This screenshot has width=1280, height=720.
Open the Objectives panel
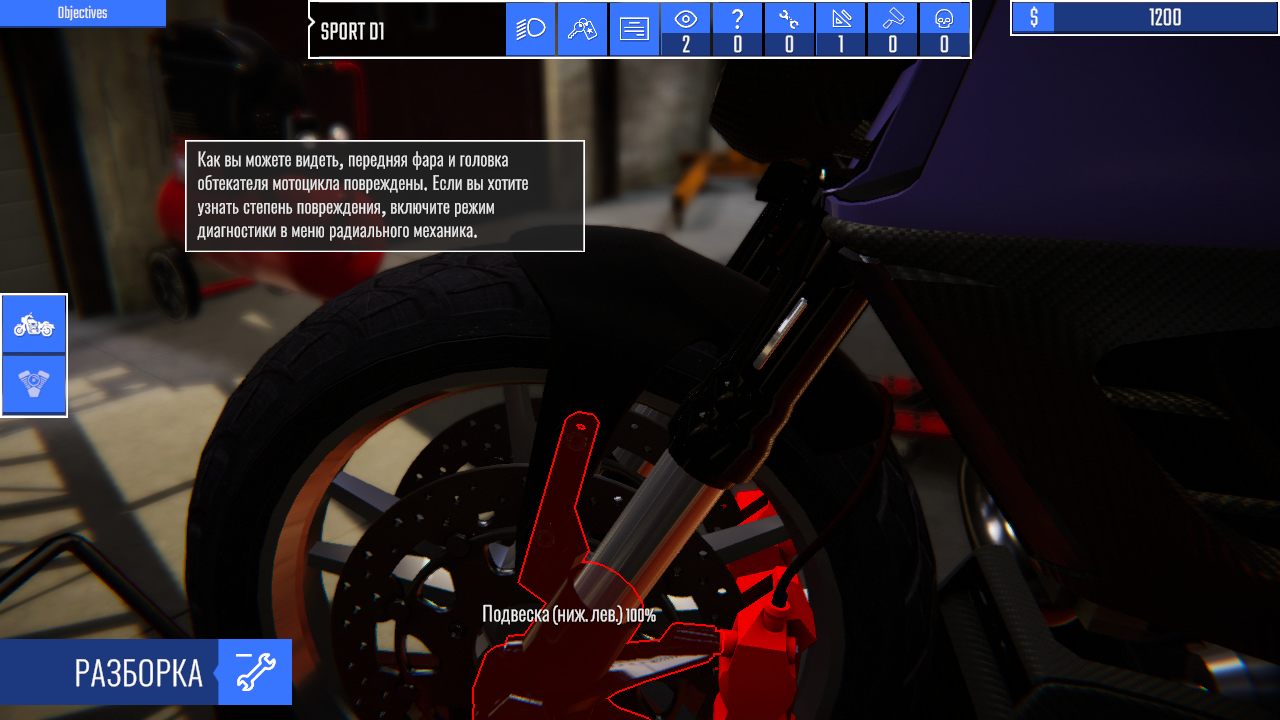click(x=83, y=13)
